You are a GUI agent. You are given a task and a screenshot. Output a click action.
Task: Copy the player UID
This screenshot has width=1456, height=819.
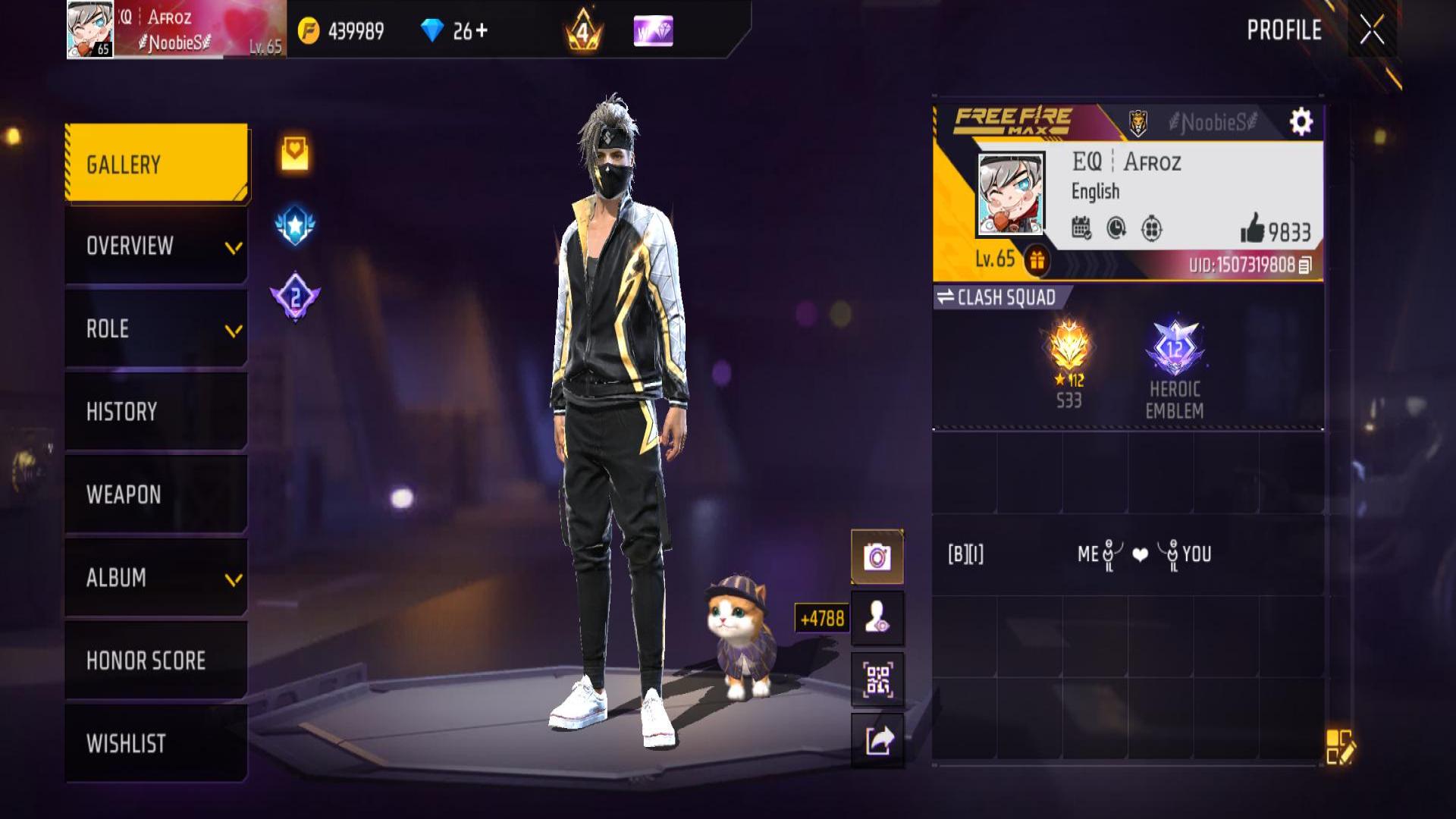click(x=1305, y=265)
